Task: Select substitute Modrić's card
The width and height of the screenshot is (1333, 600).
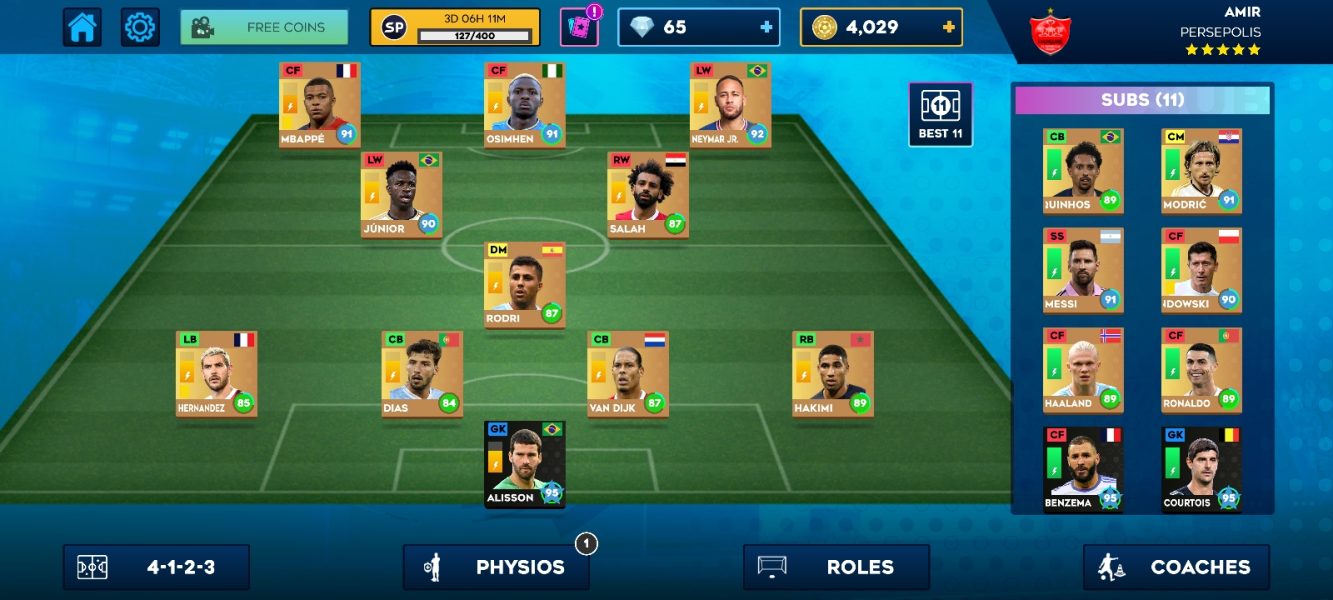Action: click(x=1201, y=170)
